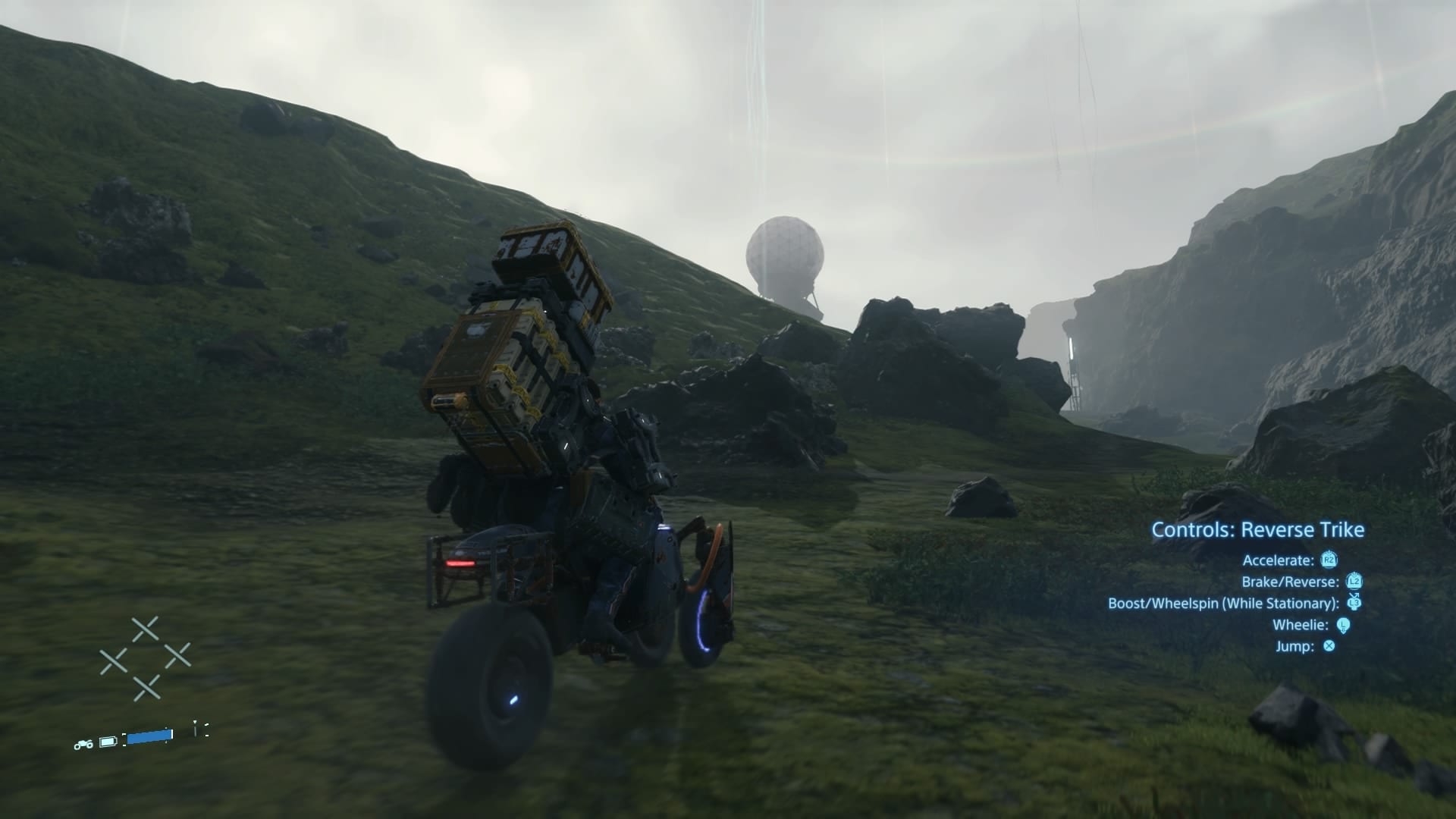Click the R2 Accelerate button icon

point(1329,560)
